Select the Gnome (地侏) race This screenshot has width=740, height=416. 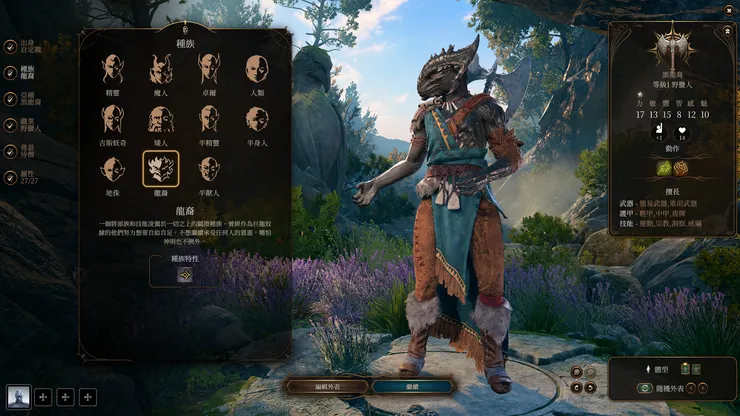[112, 168]
